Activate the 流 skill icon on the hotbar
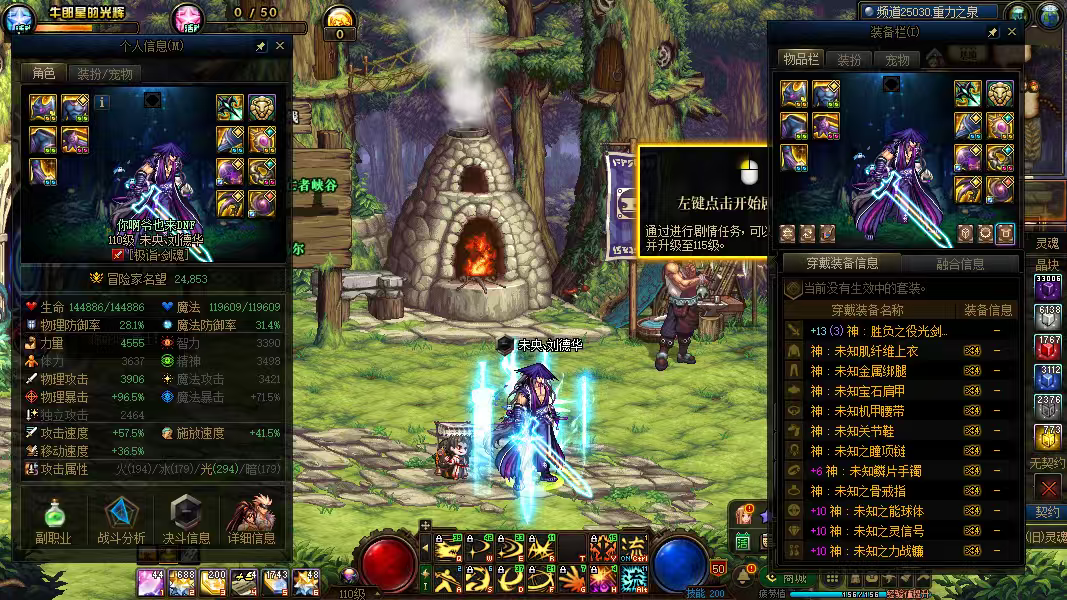The width and height of the screenshot is (1067, 600). pyautogui.click(x=634, y=548)
